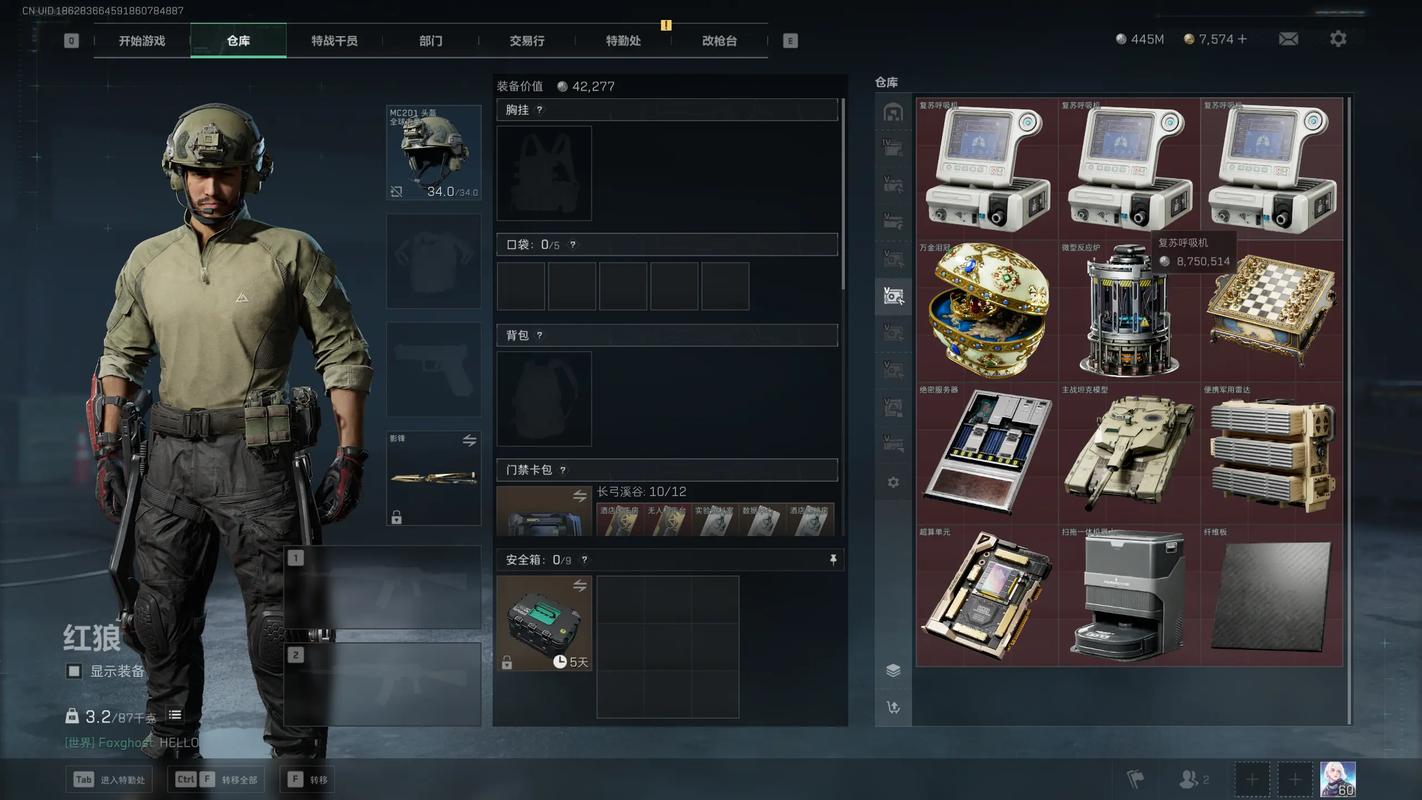Open the player avatar portrait
The image size is (1422, 800).
tap(1338, 779)
